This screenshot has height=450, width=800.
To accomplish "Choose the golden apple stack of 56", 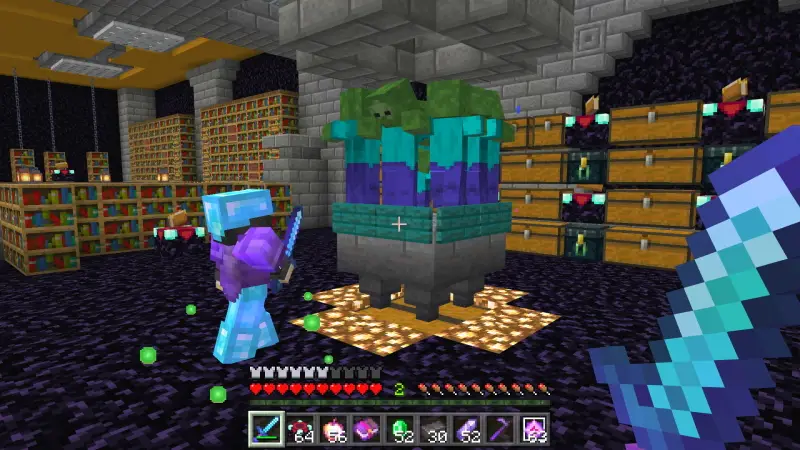I will (330, 429).
